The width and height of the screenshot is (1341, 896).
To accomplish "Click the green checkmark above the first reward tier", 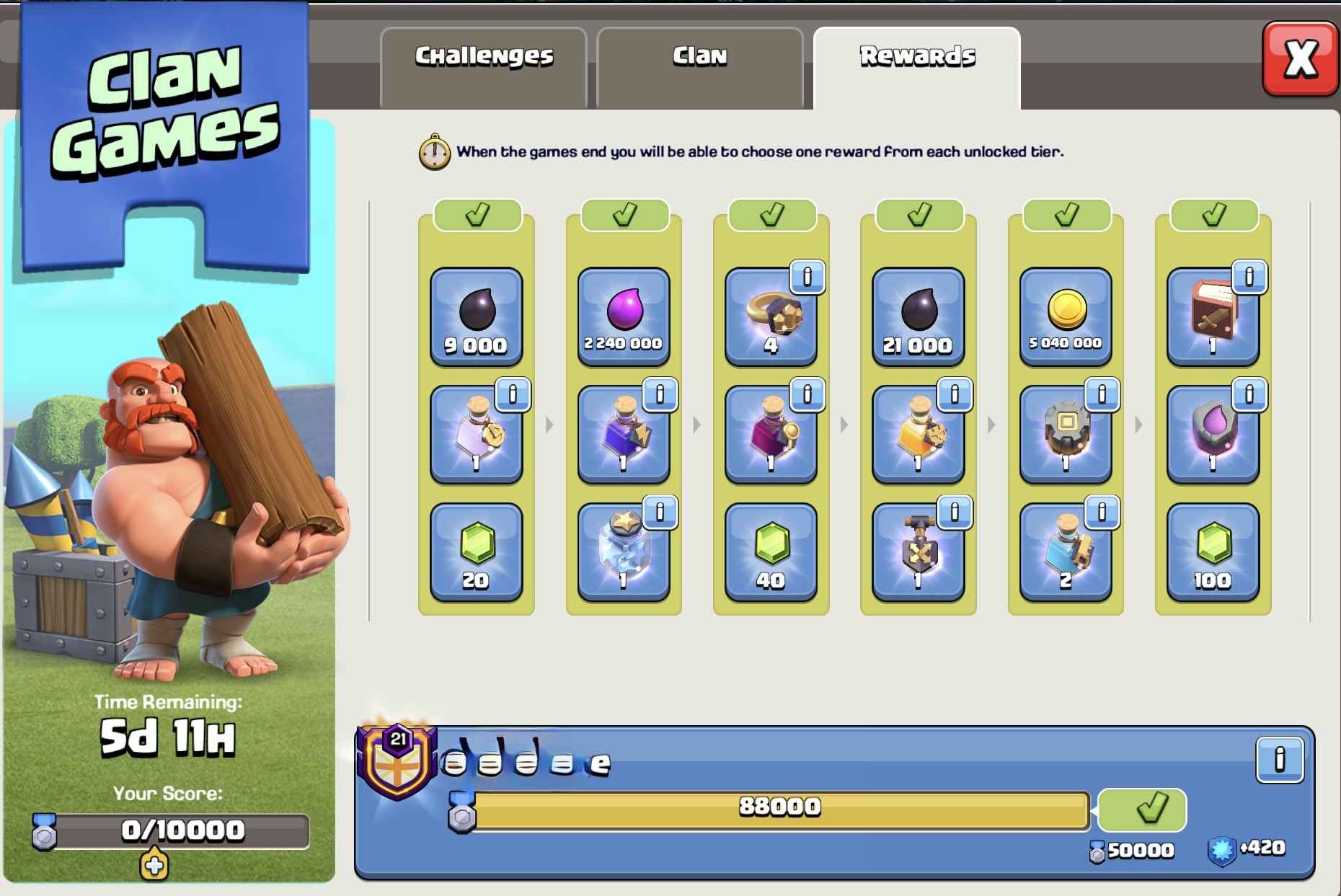I will pyautogui.click(x=477, y=213).
